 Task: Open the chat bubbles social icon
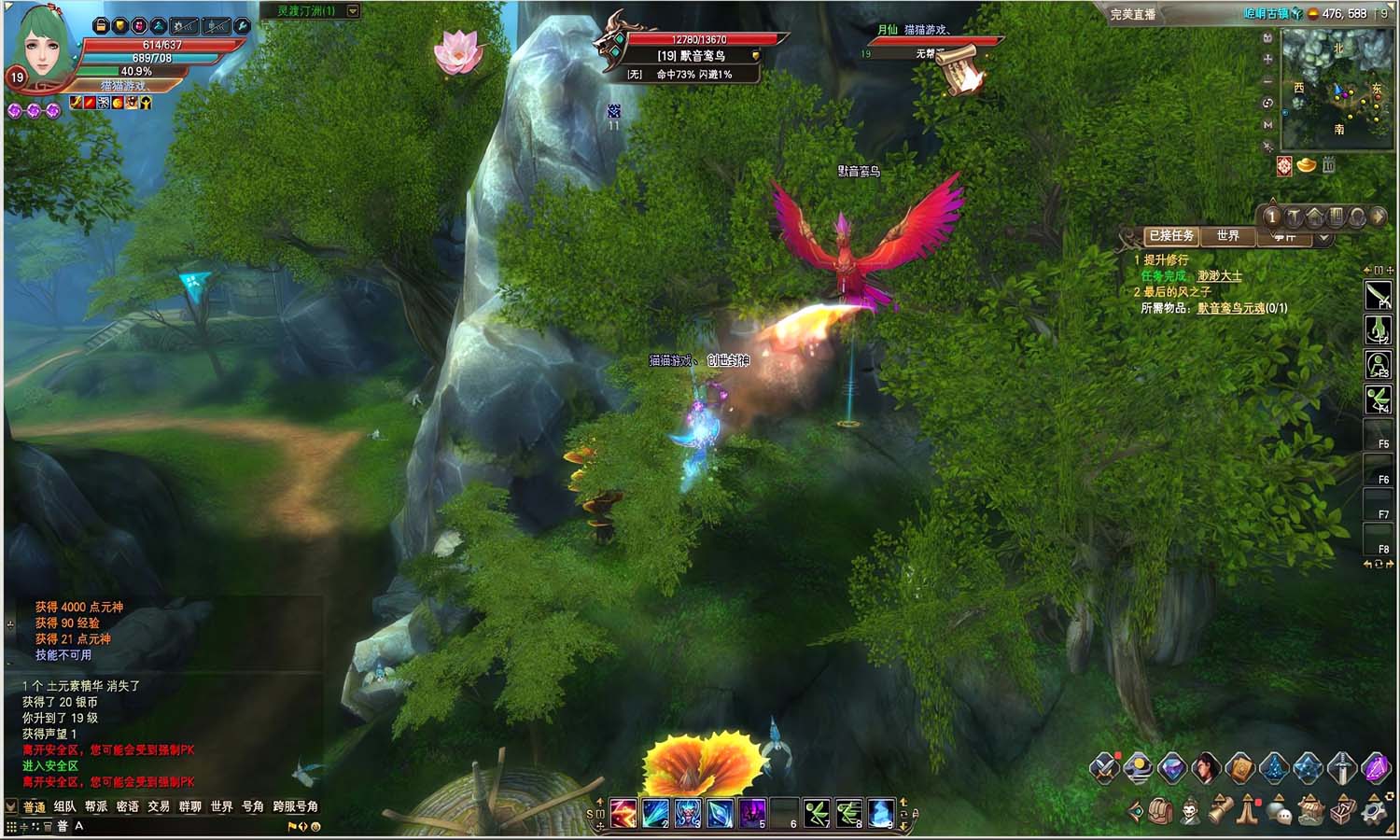coord(1281,811)
